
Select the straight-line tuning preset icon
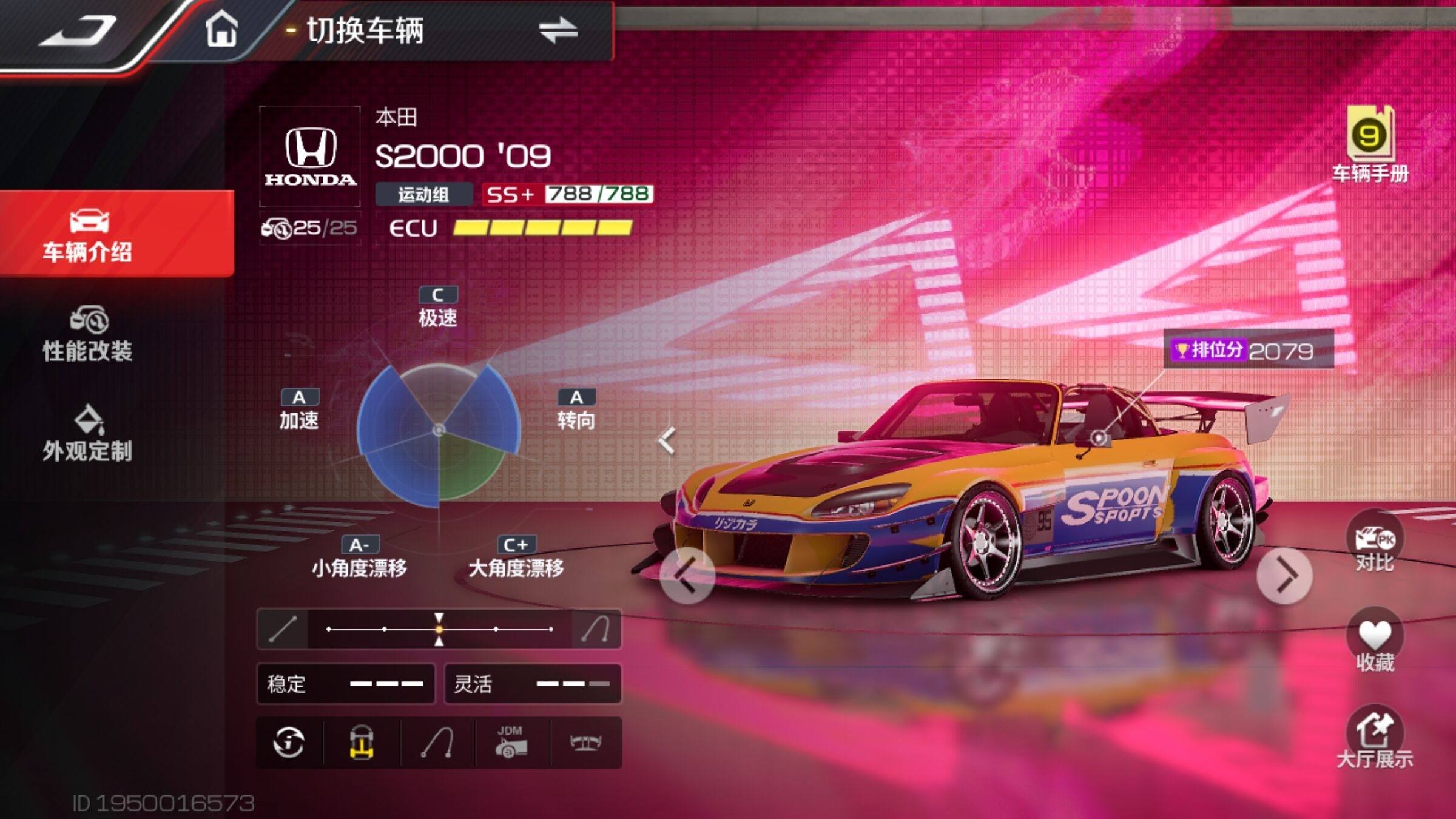click(283, 629)
